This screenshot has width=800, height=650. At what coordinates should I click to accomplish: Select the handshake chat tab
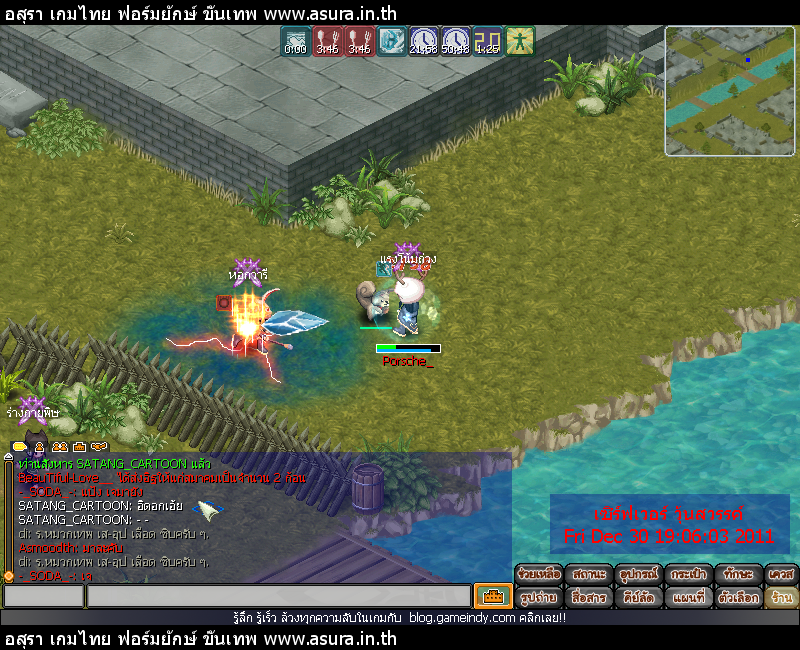(x=98, y=446)
